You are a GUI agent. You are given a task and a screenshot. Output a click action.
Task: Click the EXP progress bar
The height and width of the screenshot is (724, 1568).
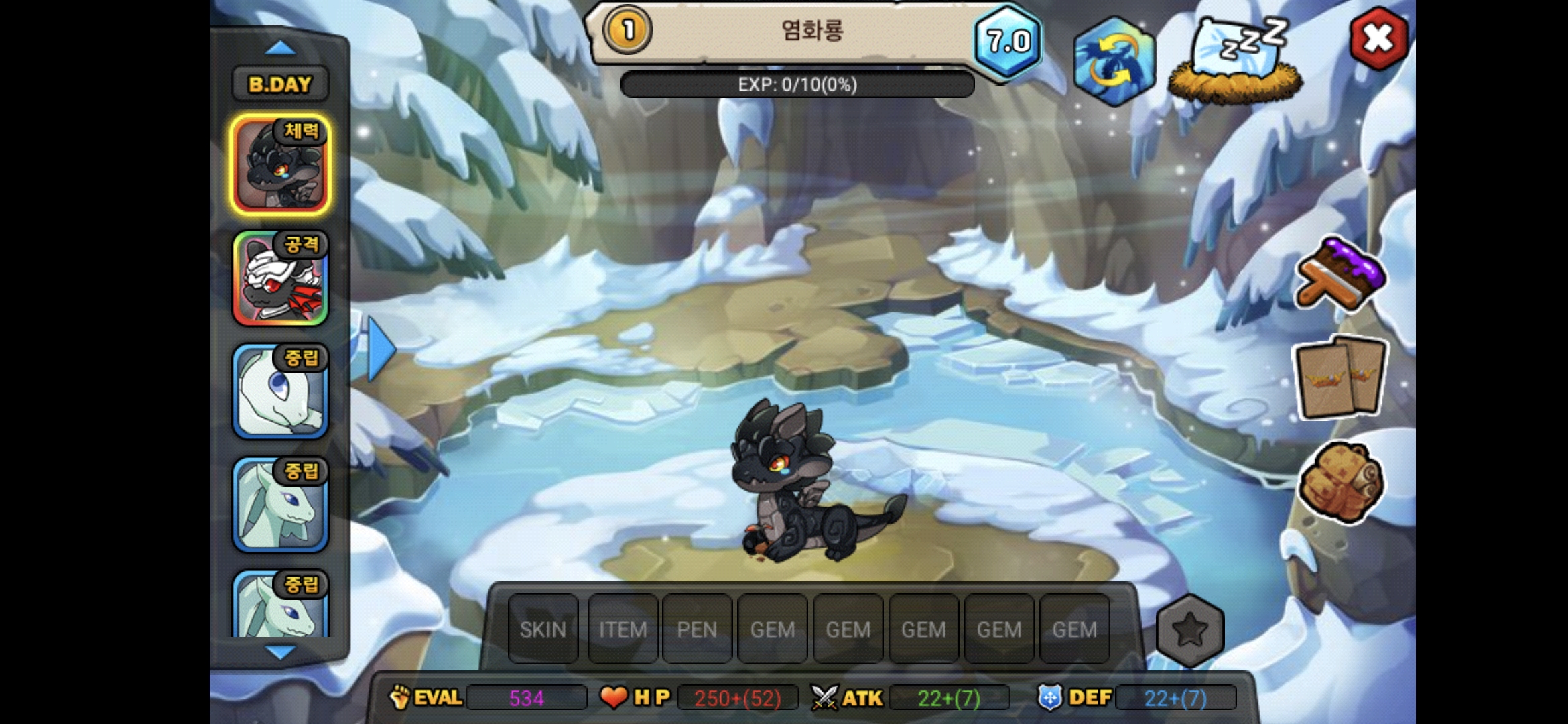point(797,84)
